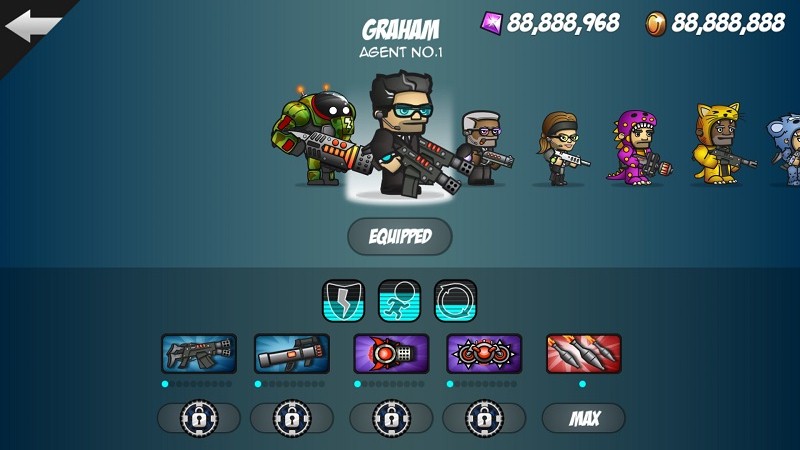
Task: Select the woman agent with glasses
Action: pyautogui.click(x=560, y=148)
